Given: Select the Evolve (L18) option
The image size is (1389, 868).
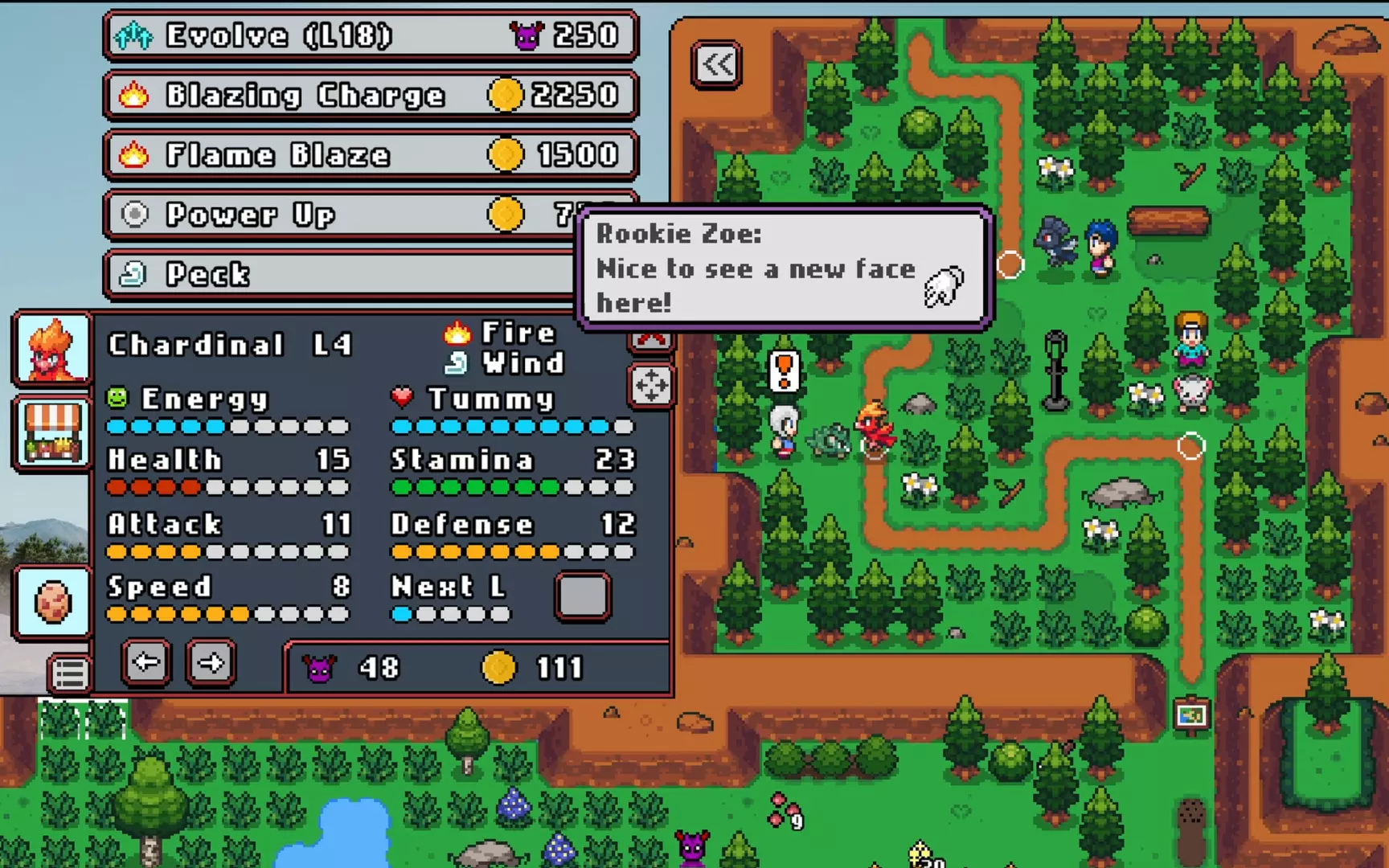Looking at the screenshot, I should pos(368,35).
